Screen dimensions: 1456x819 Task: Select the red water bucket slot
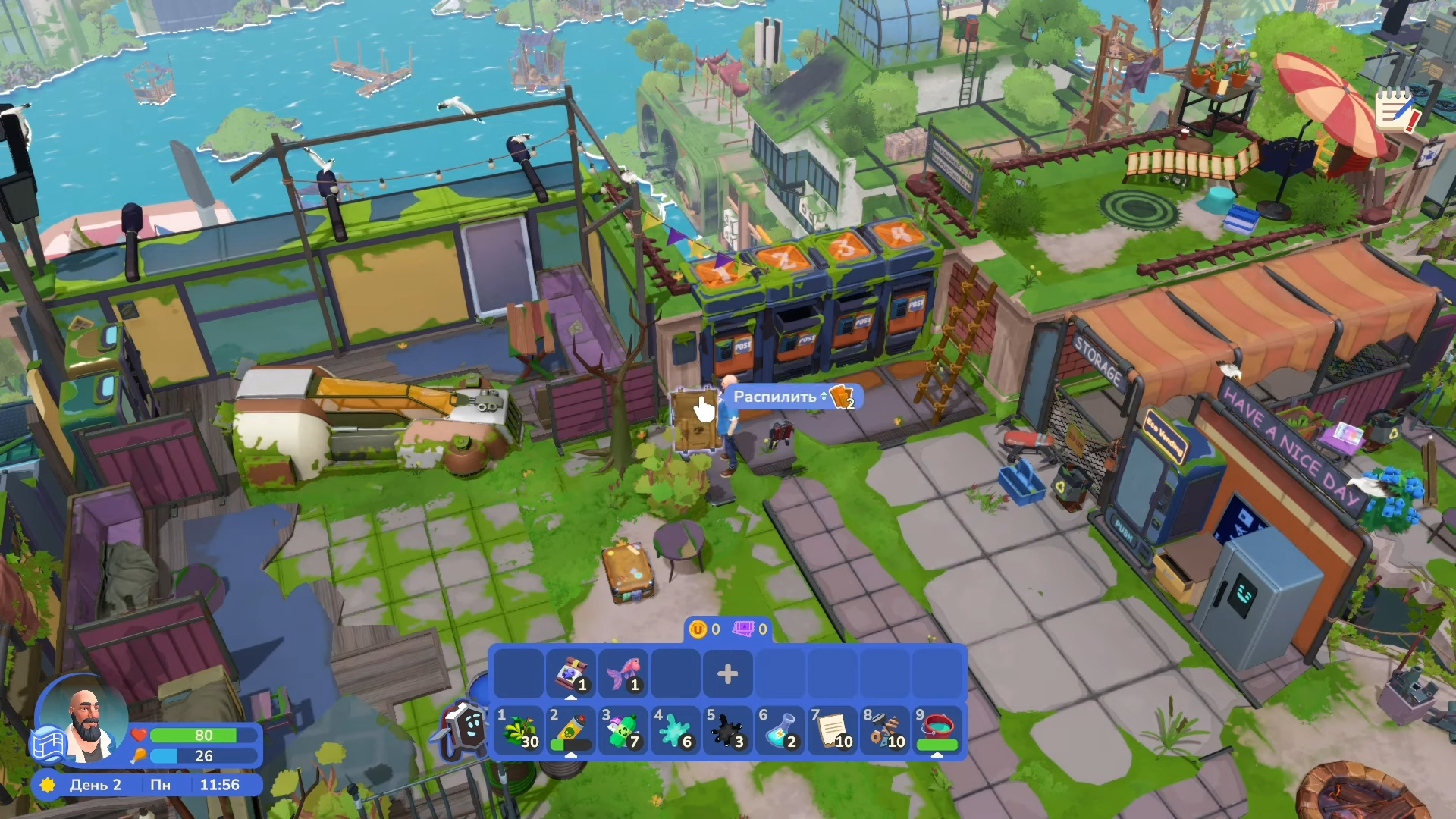click(x=937, y=731)
